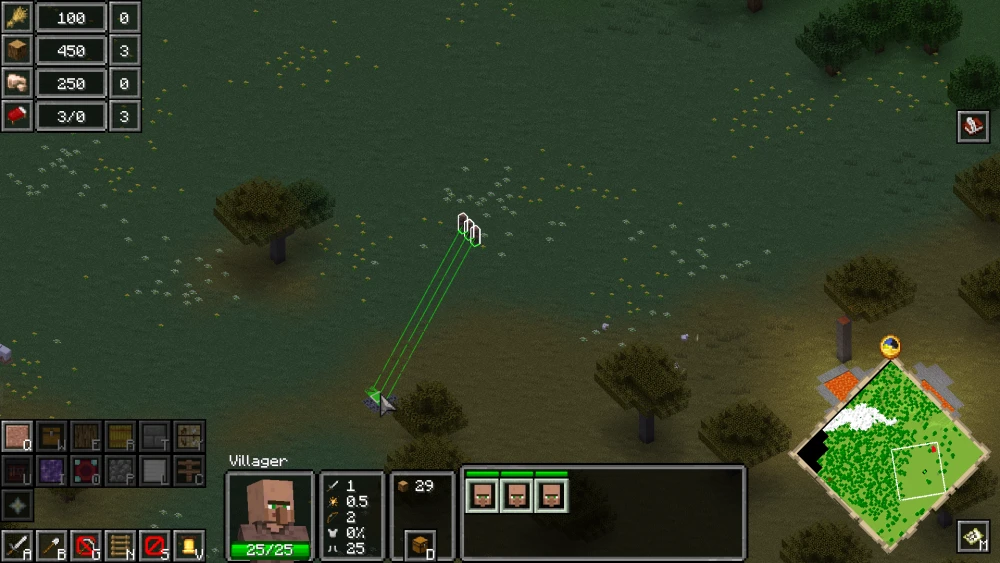
Task: Toggle the map view button (M)
Action: tap(973, 537)
